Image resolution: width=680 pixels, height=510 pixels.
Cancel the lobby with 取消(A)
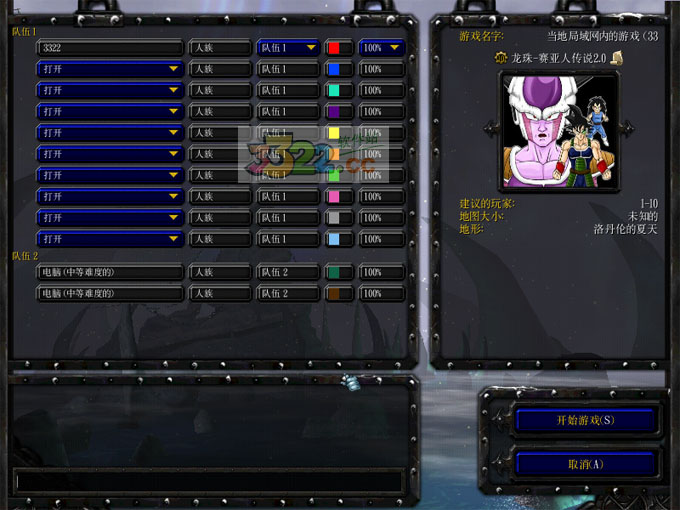tap(585, 464)
